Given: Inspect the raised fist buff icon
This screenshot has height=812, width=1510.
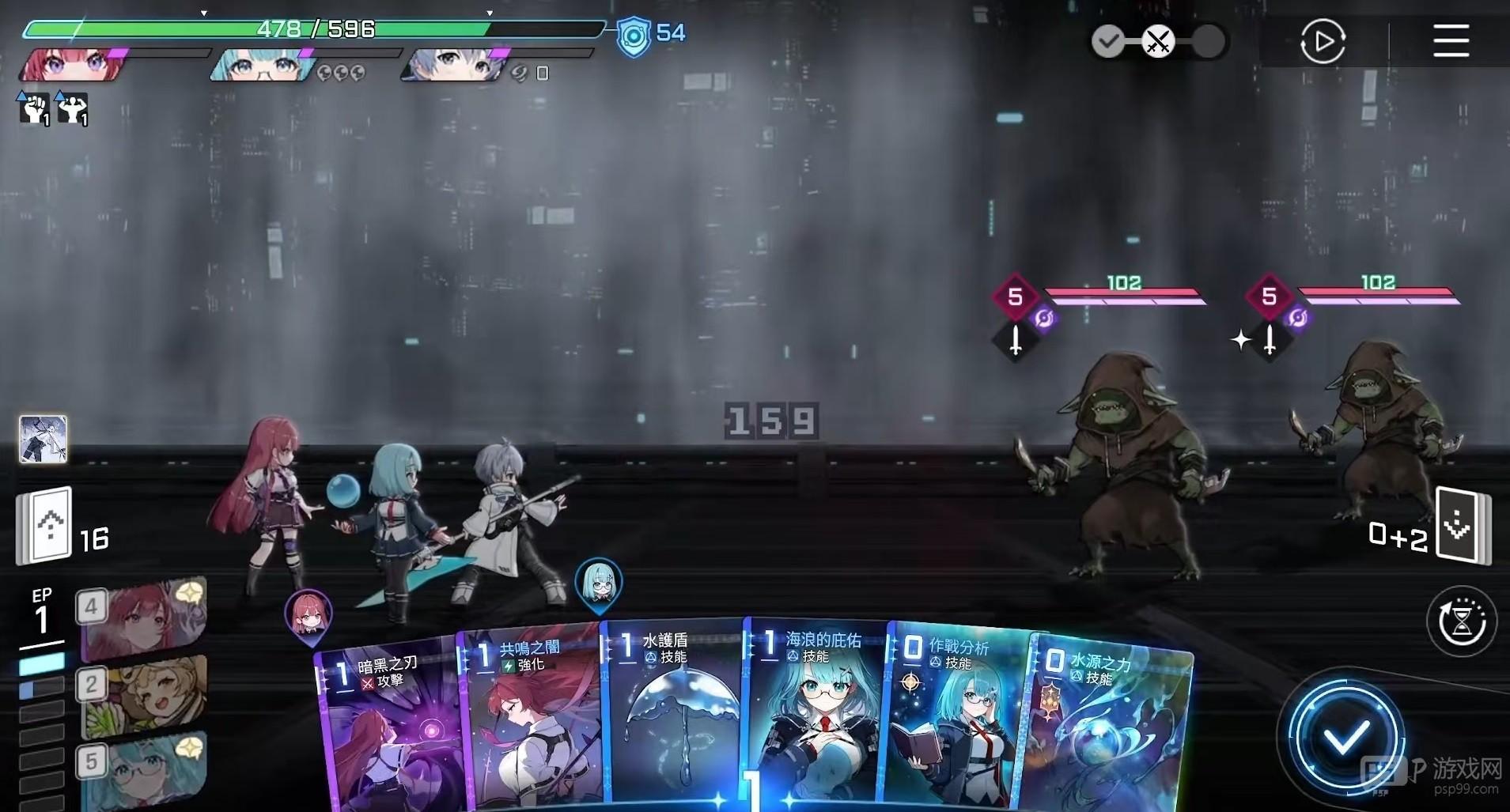Looking at the screenshot, I should [34, 109].
